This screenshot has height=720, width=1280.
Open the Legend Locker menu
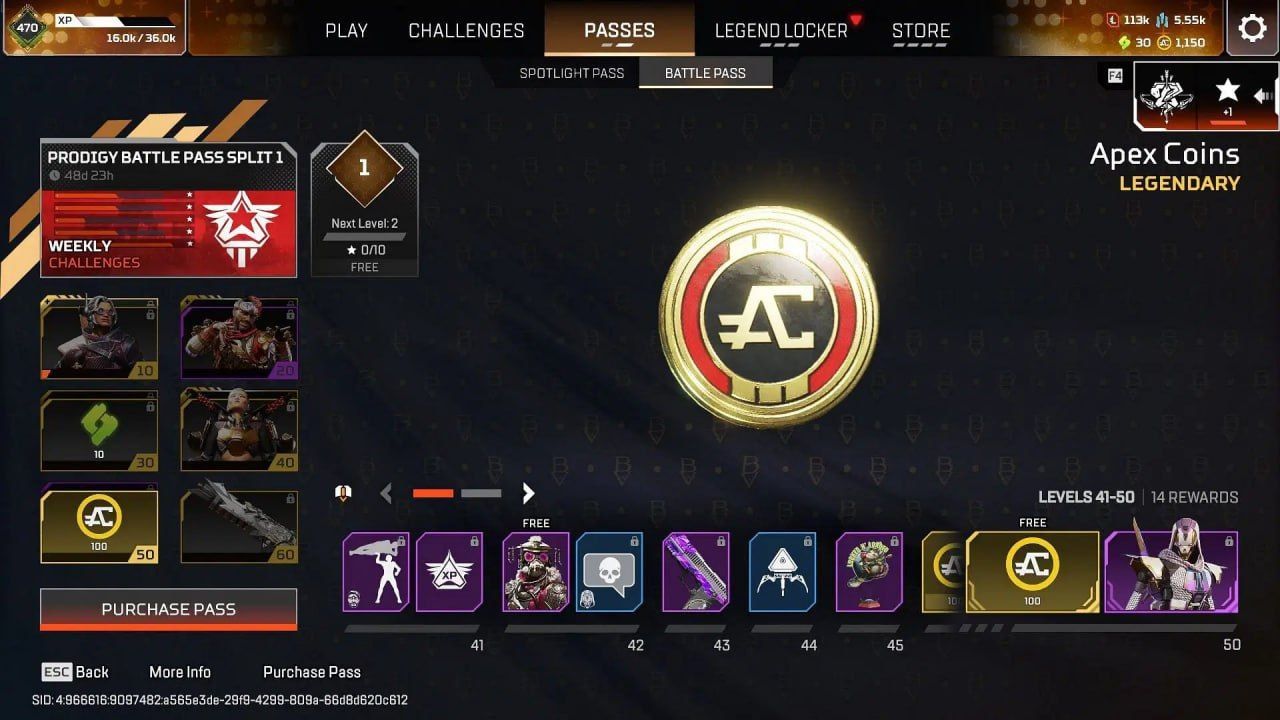pos(780,30)
